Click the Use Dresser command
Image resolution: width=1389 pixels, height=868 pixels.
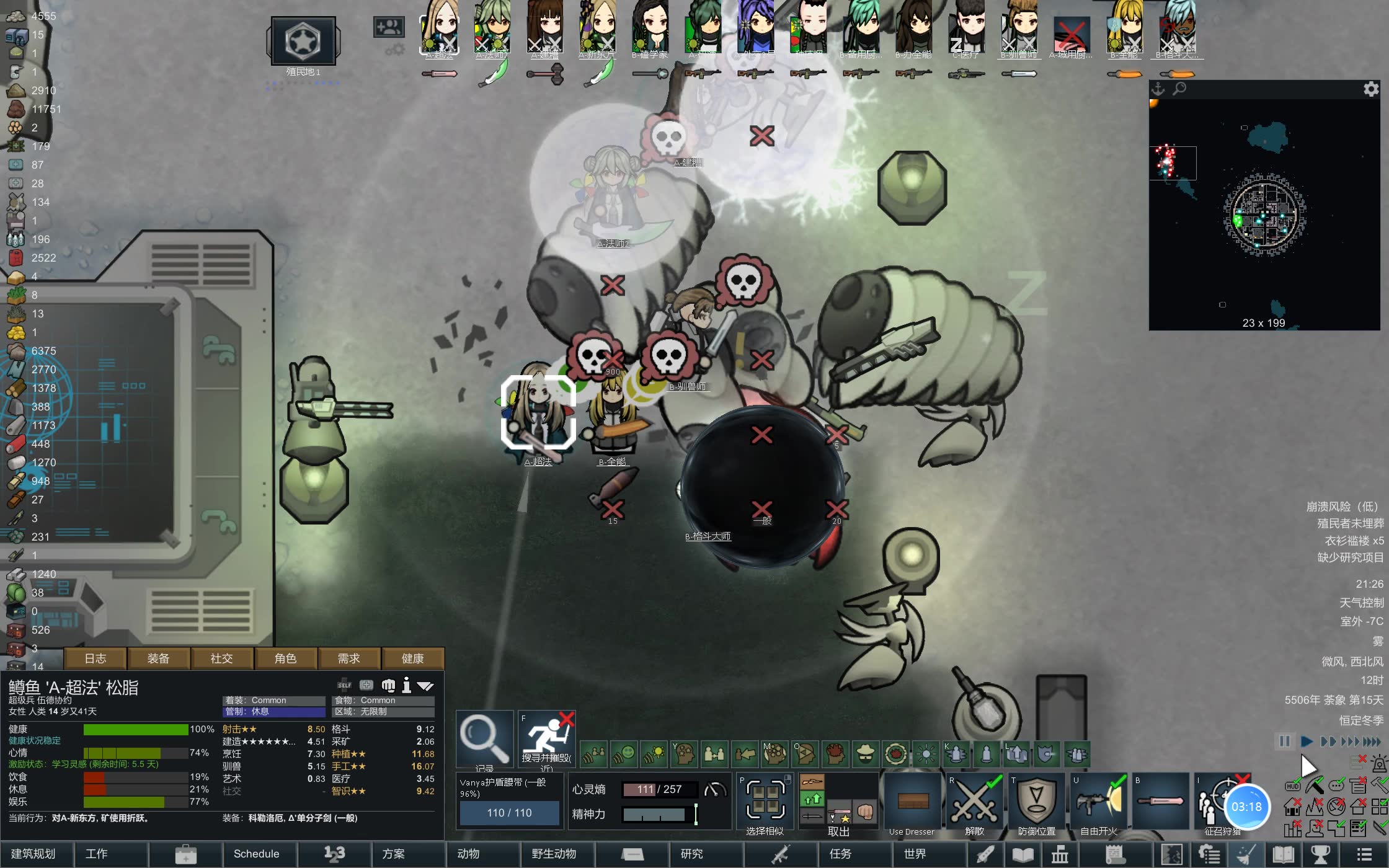[912, 803]
